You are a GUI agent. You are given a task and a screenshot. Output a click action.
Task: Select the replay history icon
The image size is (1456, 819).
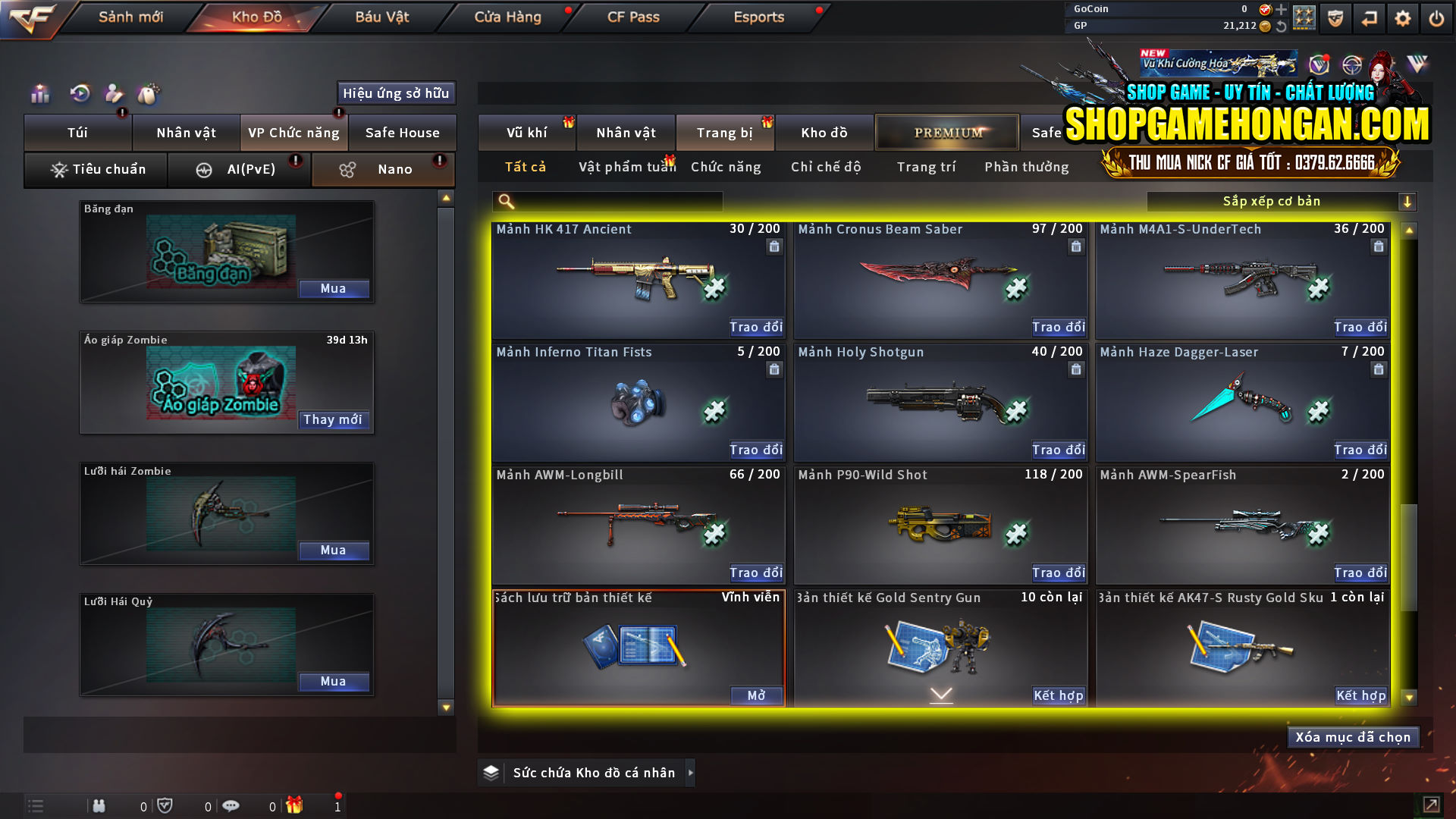pos(79,94)
